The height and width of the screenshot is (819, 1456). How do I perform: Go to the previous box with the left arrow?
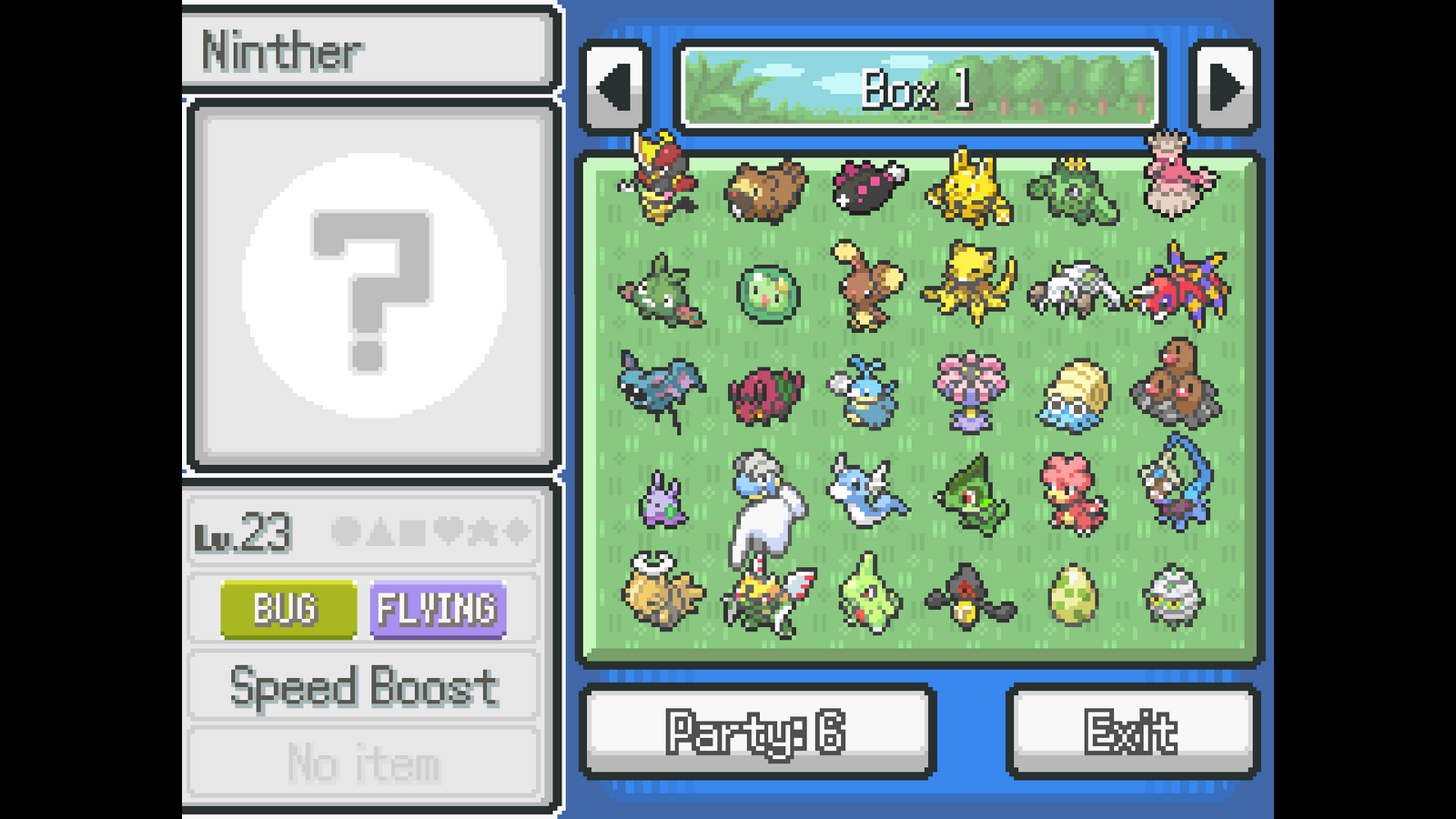[x=614, y=88]
